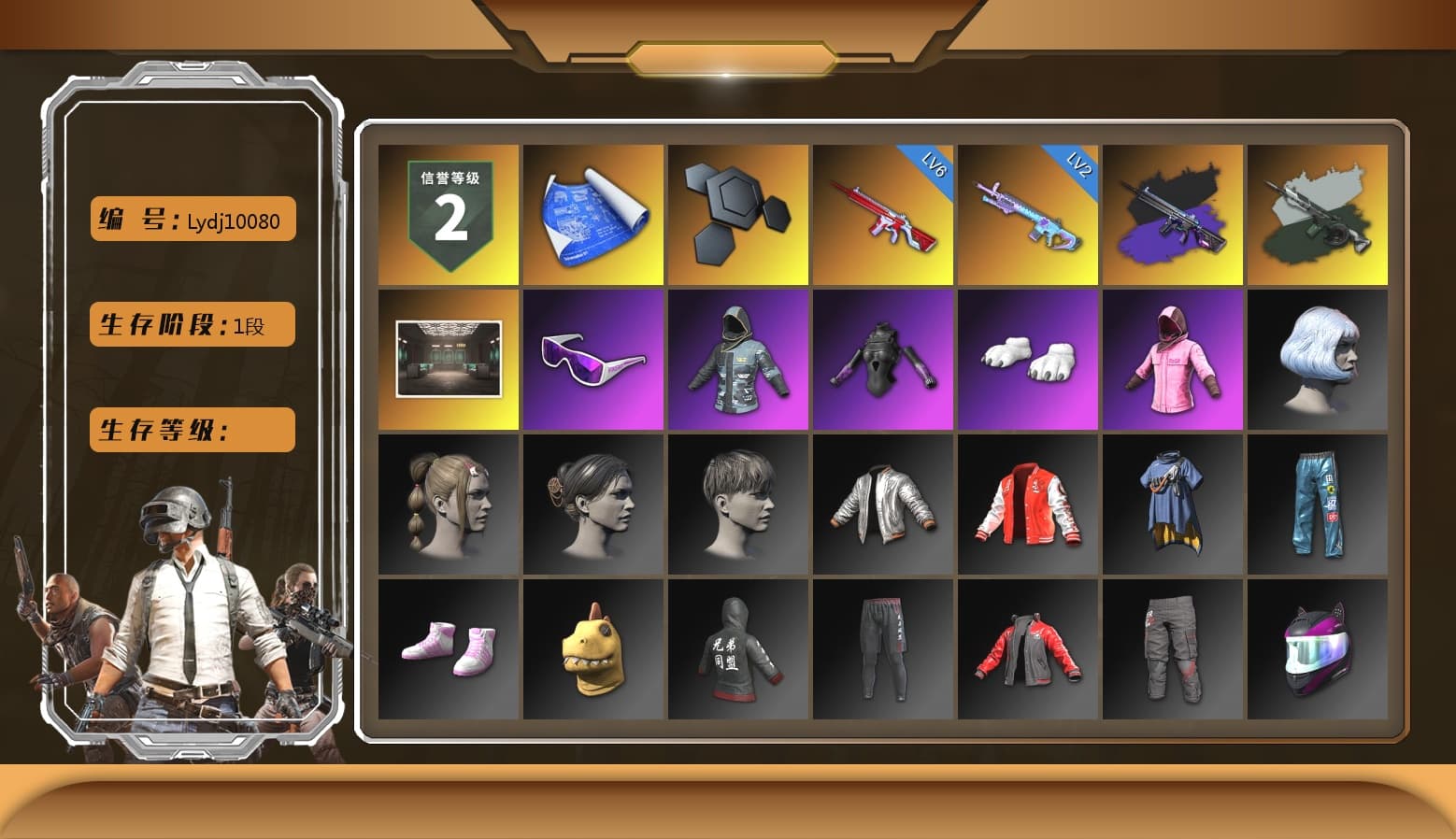This screenshot has width=1456, height=839.
Task: Click the 生存阶段 1段 label
Action: 191,324
